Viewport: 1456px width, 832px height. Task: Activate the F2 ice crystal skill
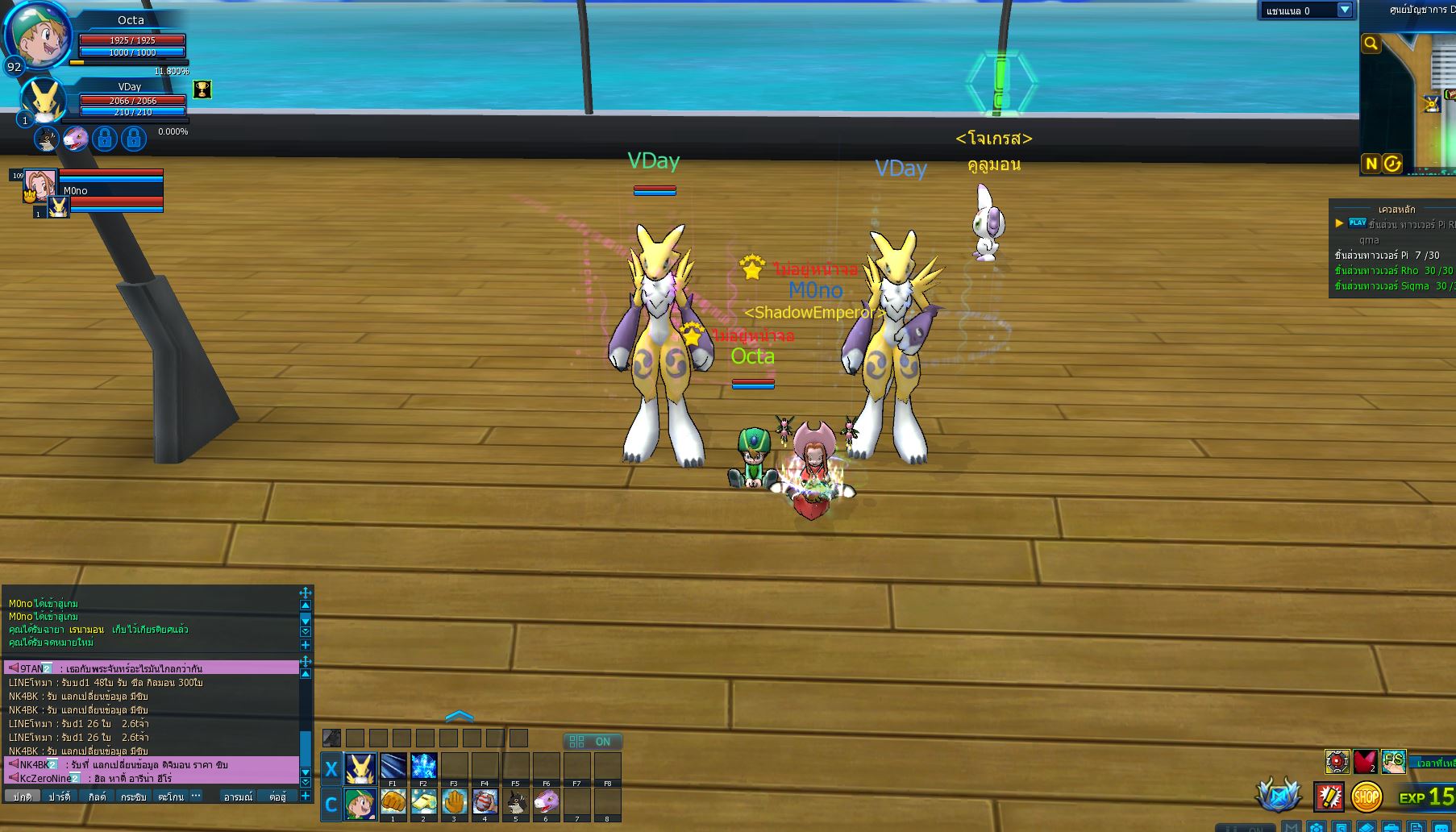pos(423,767)
